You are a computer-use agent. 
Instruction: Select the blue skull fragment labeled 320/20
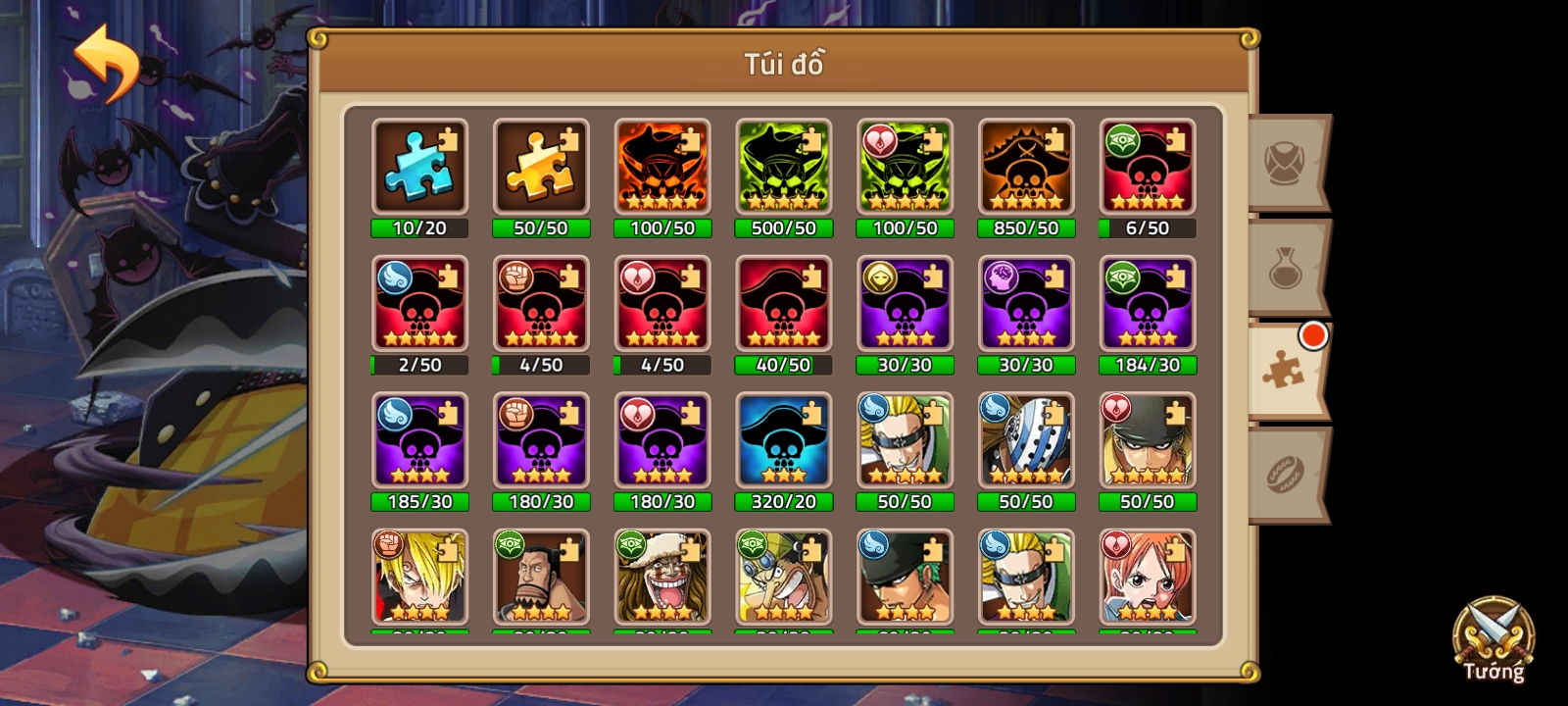tap(783, 441)
